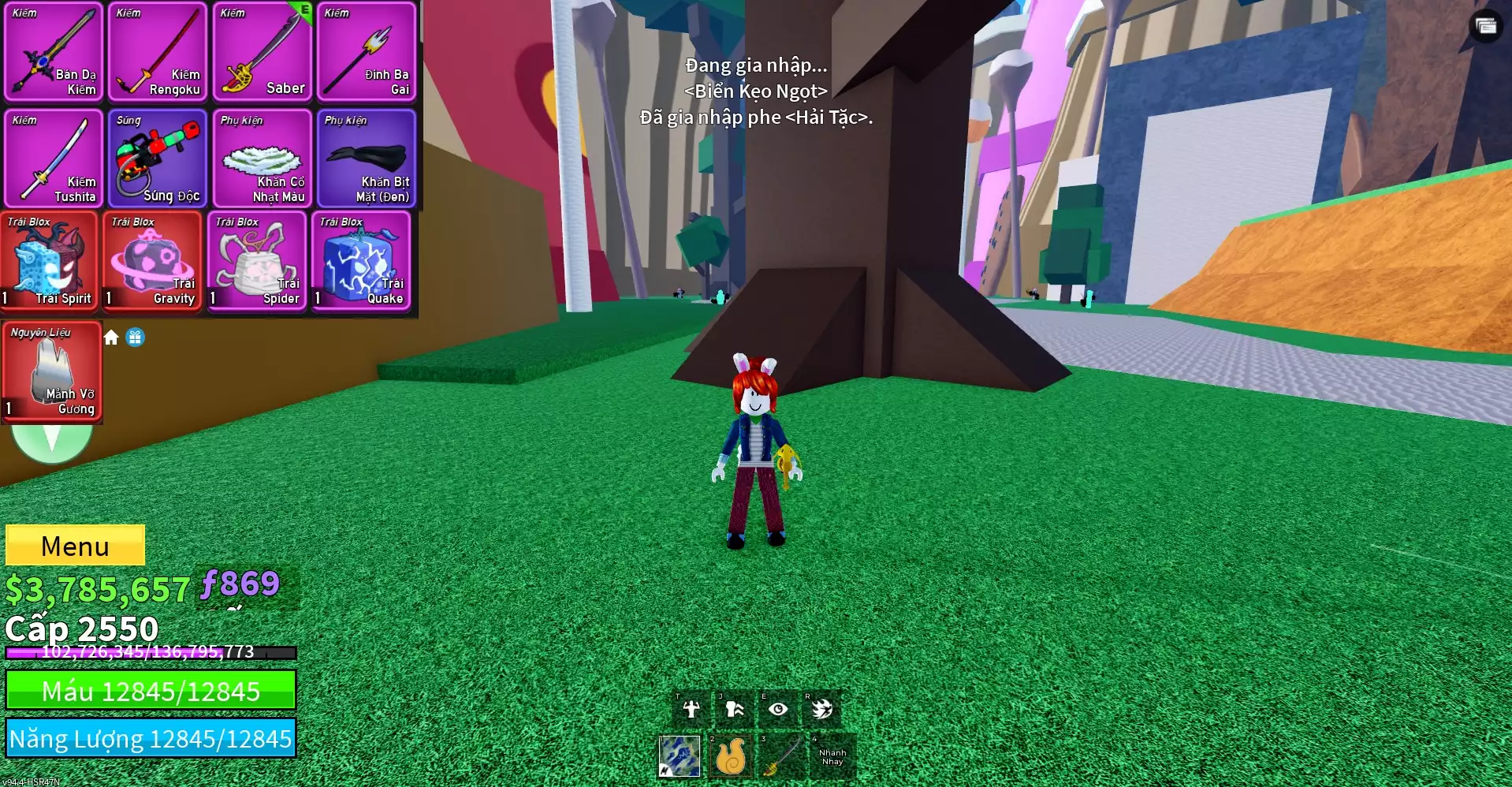Image resolution: width=1512 pixels, height=787 pixels.
Task: Select the Mảnh Vỡ Gương material slot
Action: point(52,371)
